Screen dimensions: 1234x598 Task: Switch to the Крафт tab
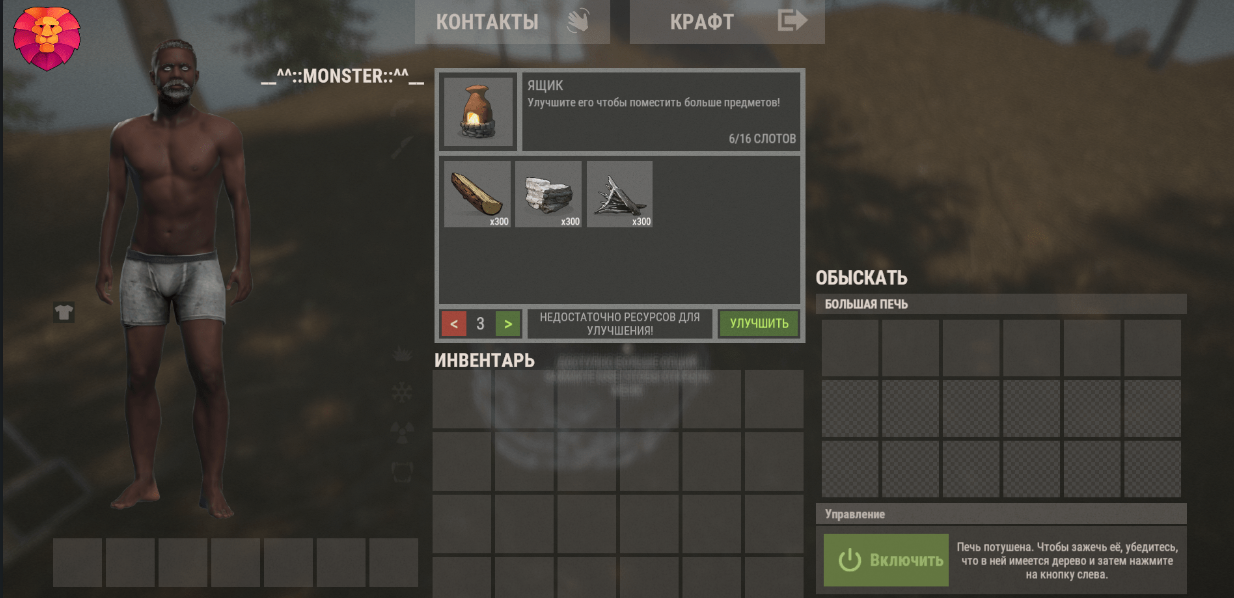pos(727,22)
